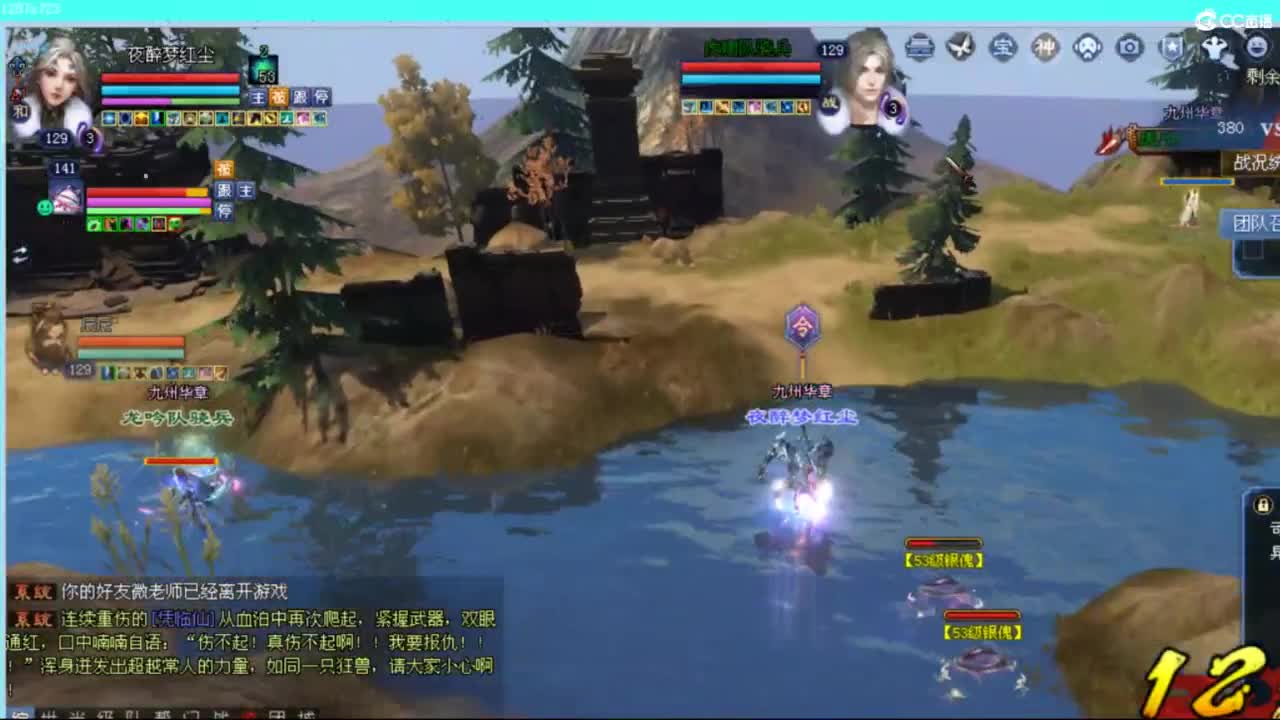Open the treasure (宝) panel icon
This screenshot has width=1280, height=720.
[1001, 45]
